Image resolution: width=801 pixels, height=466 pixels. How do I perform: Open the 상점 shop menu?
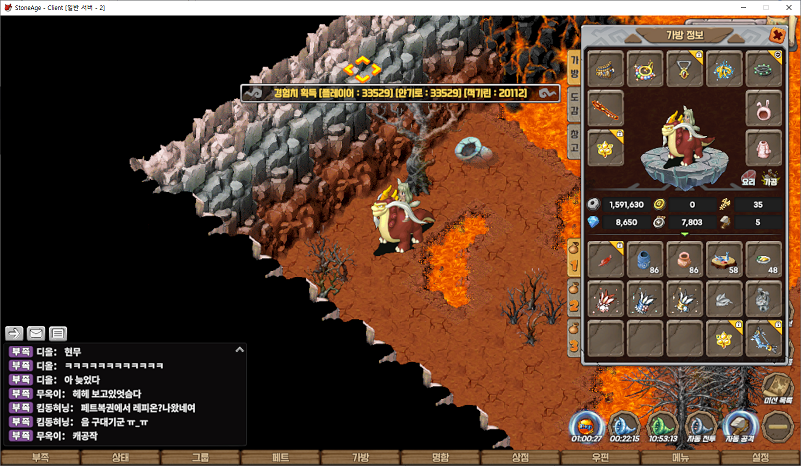pos(520,457)
